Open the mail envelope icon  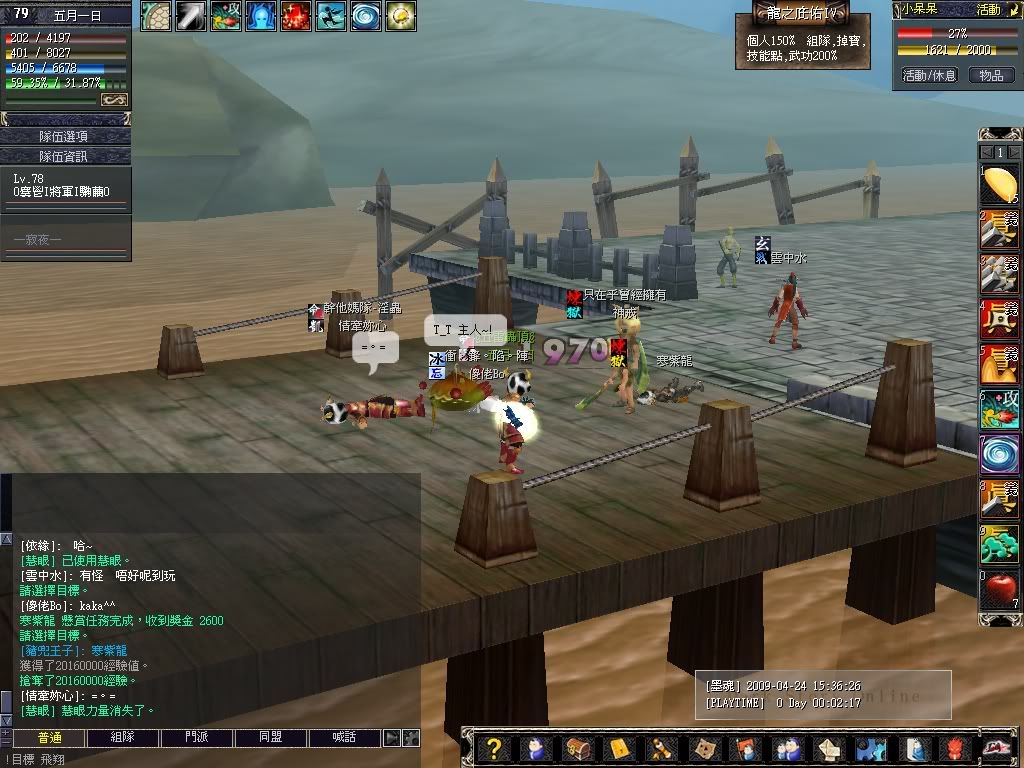(619, 749)
